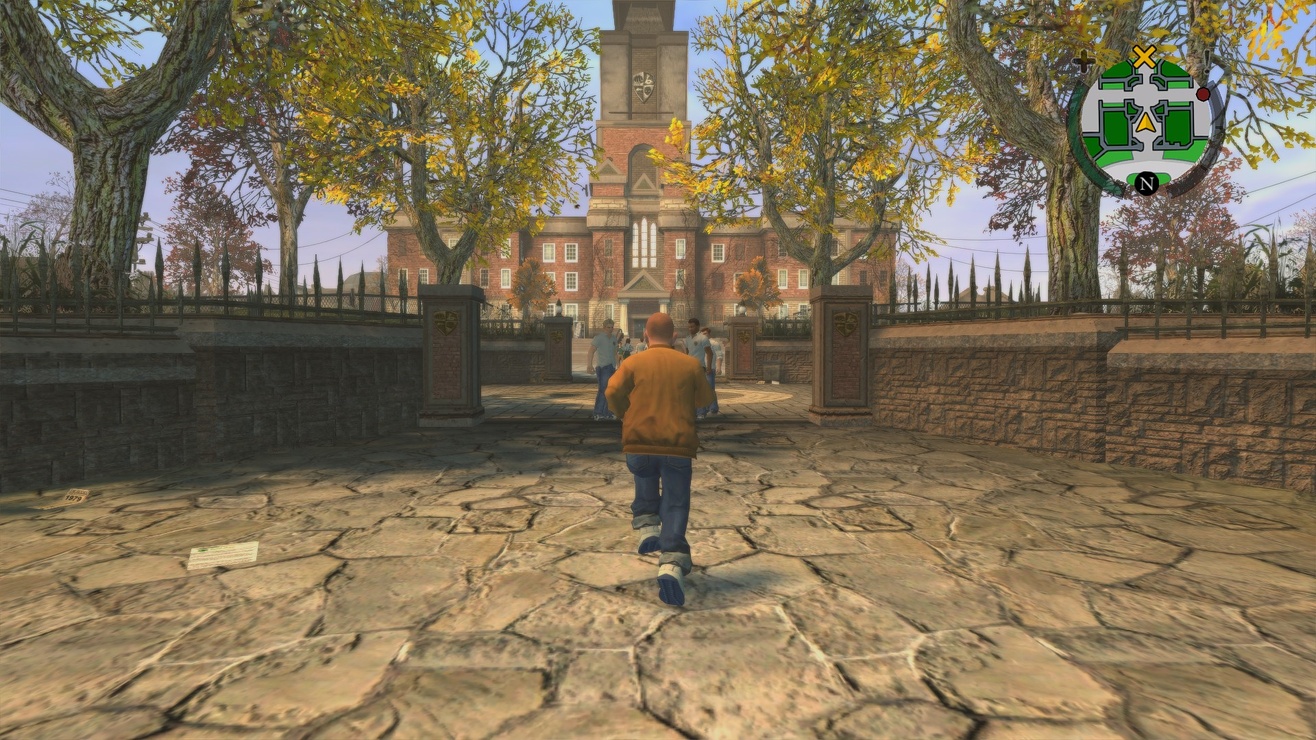Select the red dot marker on the minimap

click(1202, 95)
